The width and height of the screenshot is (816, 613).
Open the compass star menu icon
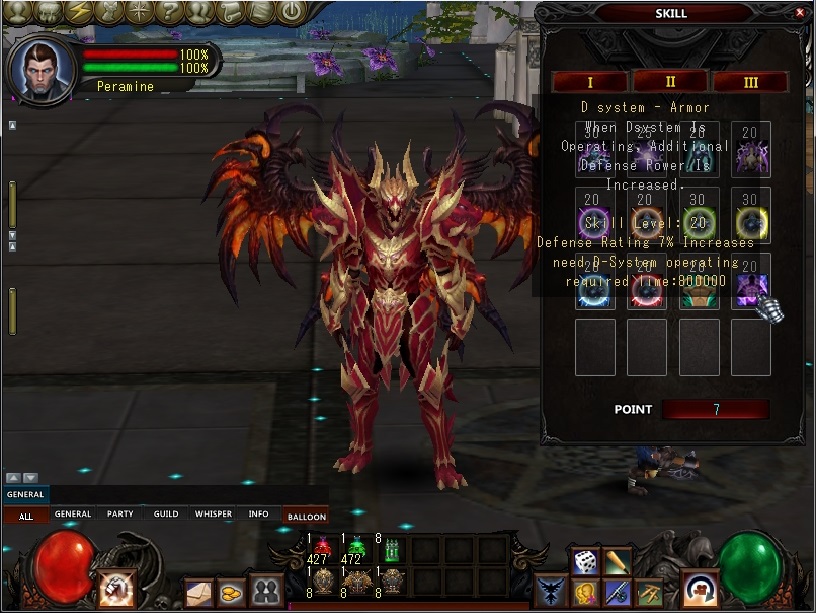140,12
